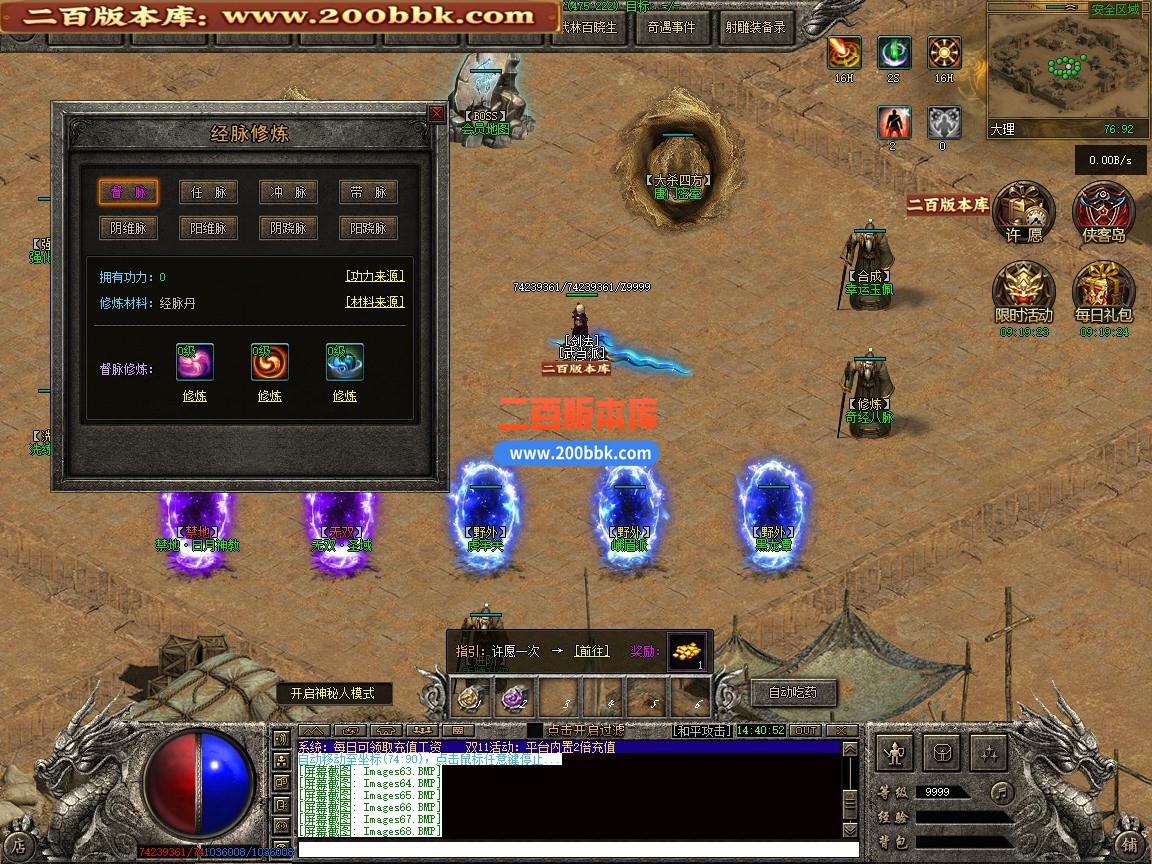Switch to the 阴维脉 tab
This screenshot has width=1152, height=864.
(128, 228)
